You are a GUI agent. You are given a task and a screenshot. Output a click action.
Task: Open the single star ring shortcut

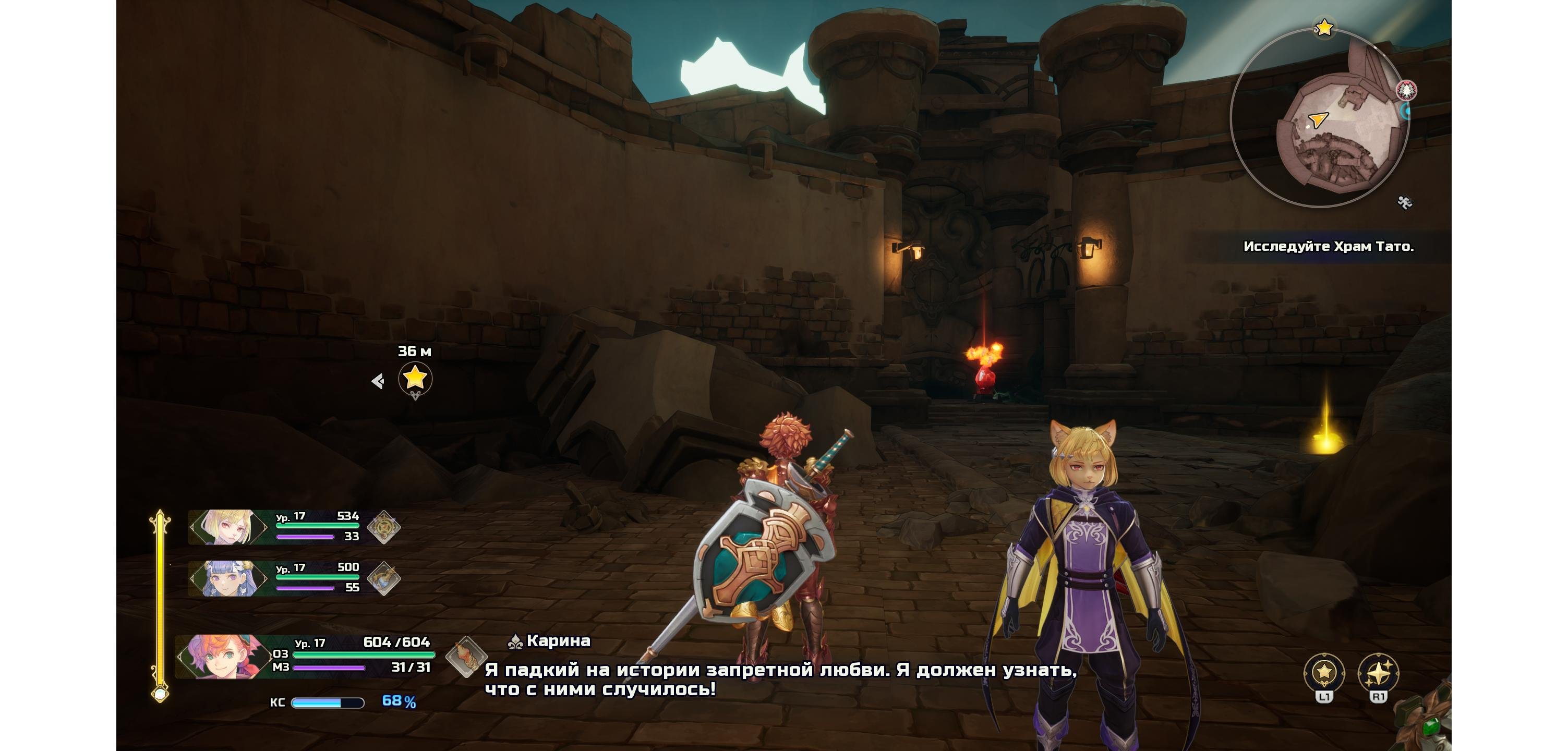click(1324, 672)
